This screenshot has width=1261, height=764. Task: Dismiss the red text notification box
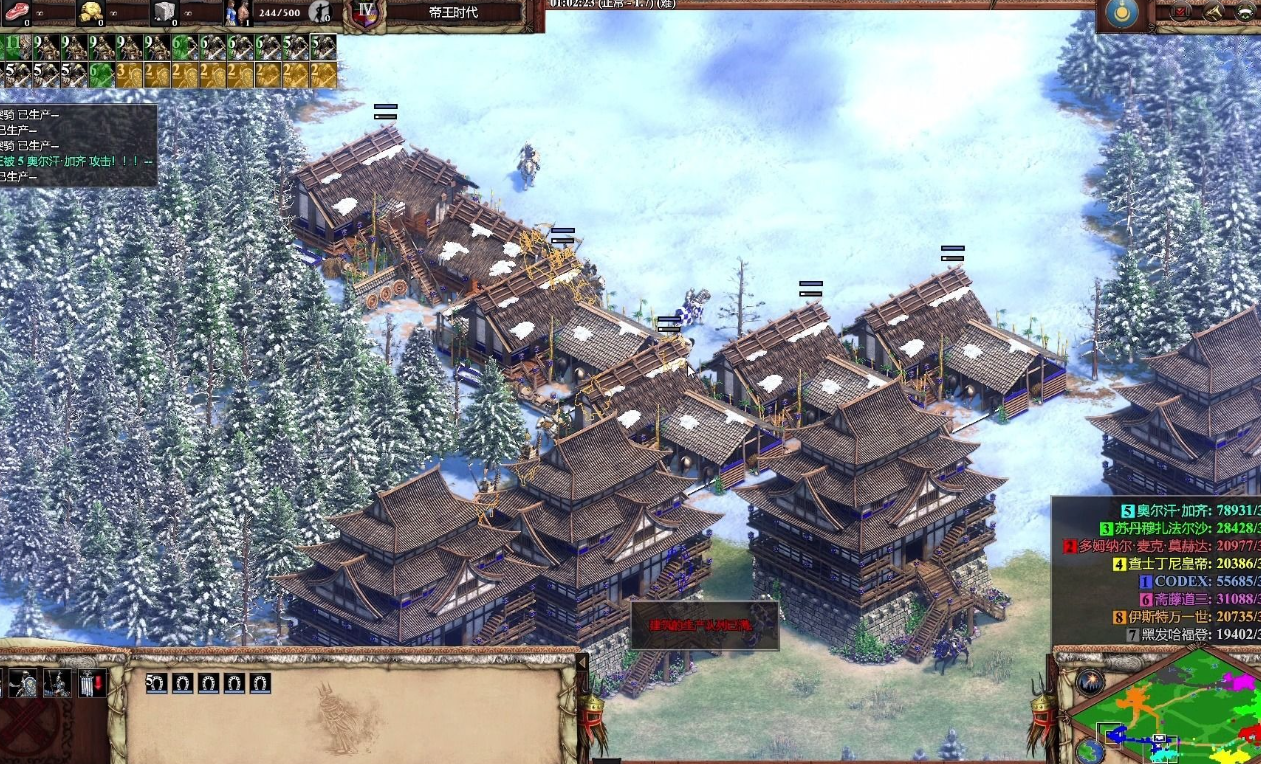[x=704, y=625]
